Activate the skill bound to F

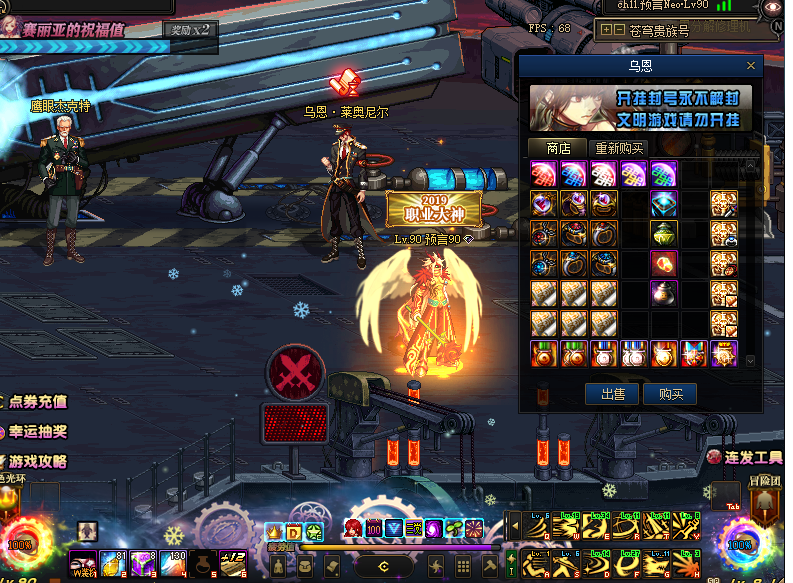[x=627, y=561]
